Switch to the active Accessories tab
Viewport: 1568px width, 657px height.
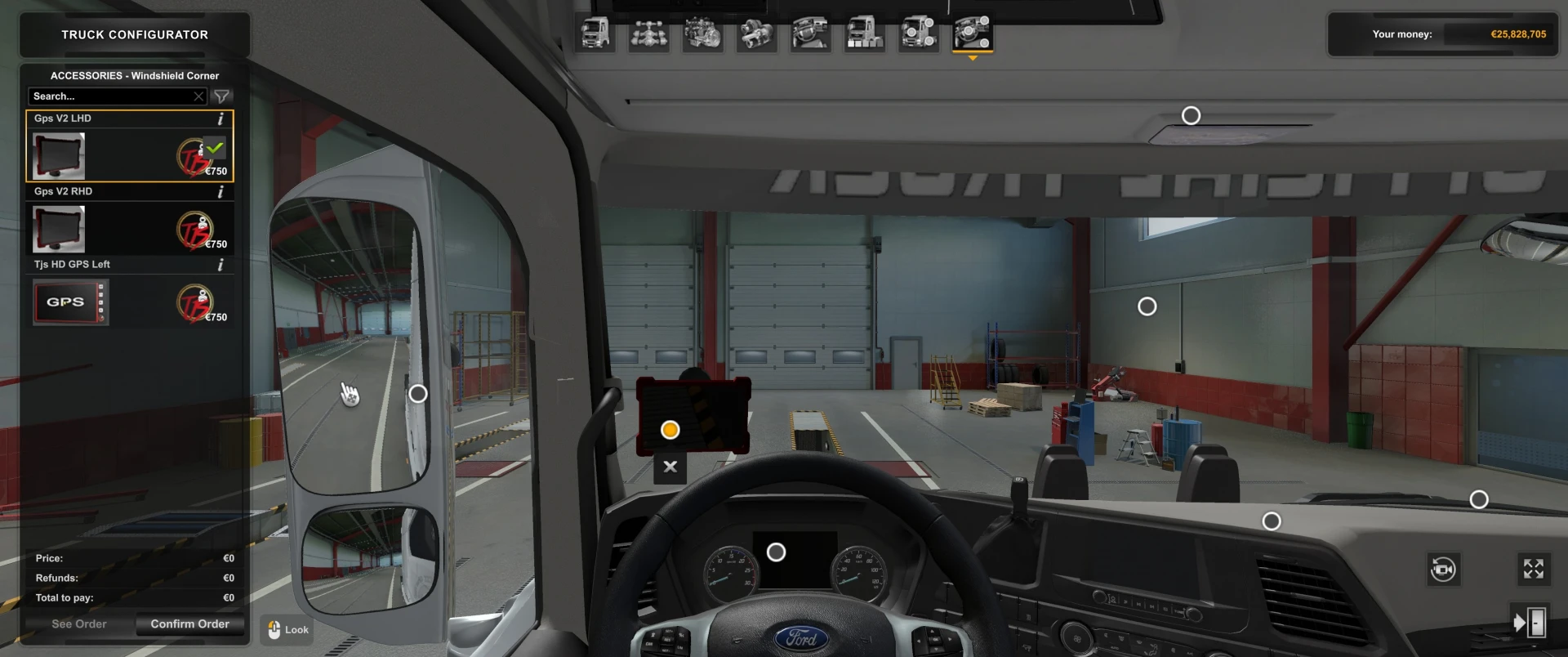click(972, 34)
